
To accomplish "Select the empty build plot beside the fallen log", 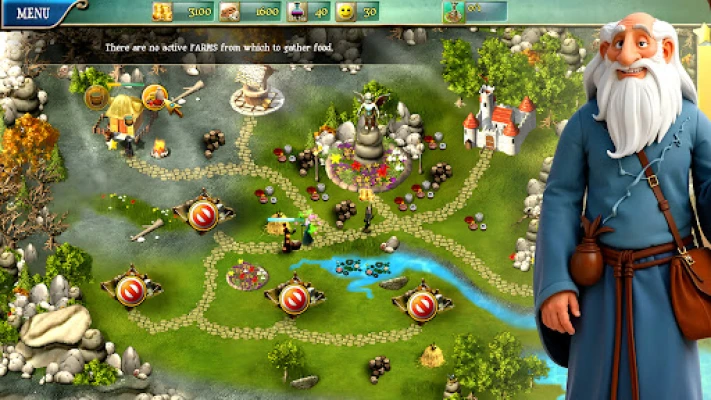I will pyautogui.click(x=203, y=215).
